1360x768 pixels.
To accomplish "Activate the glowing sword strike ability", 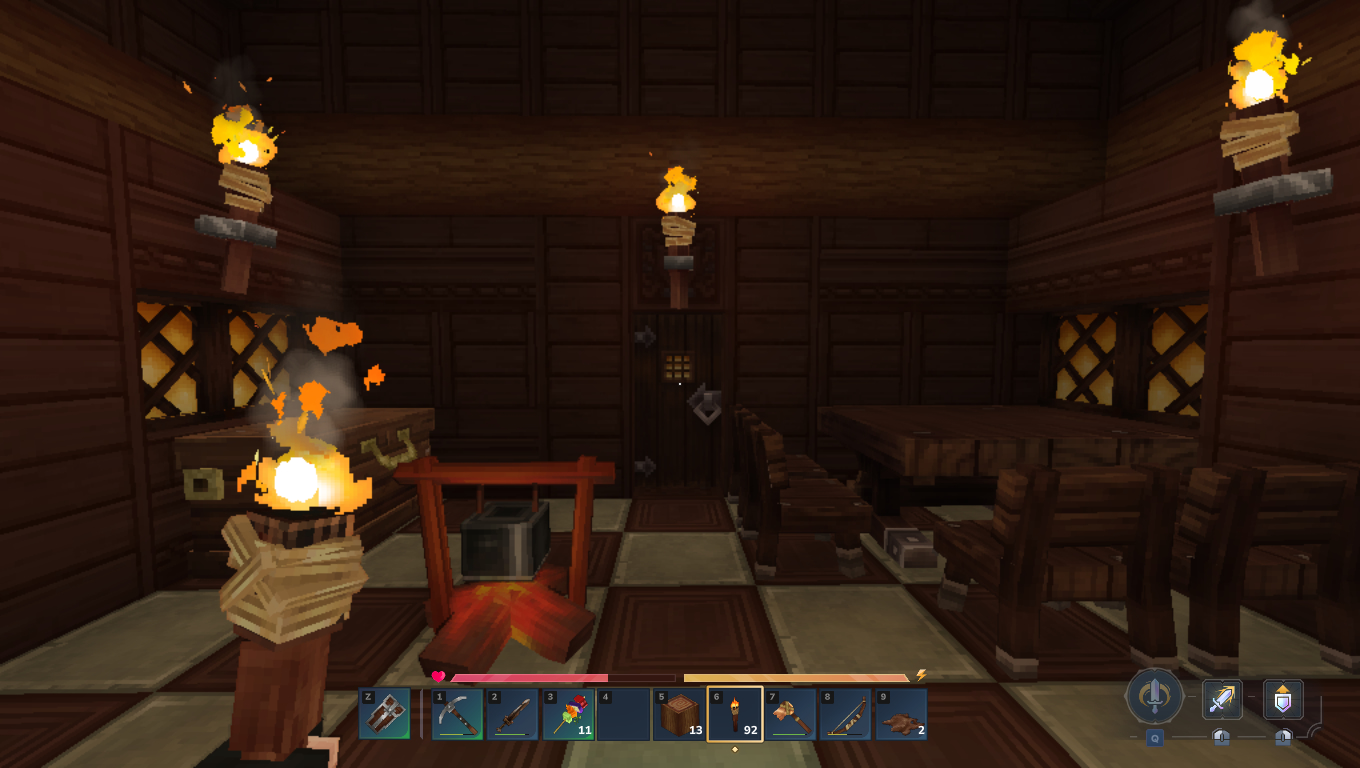I will coord(1221,699).
